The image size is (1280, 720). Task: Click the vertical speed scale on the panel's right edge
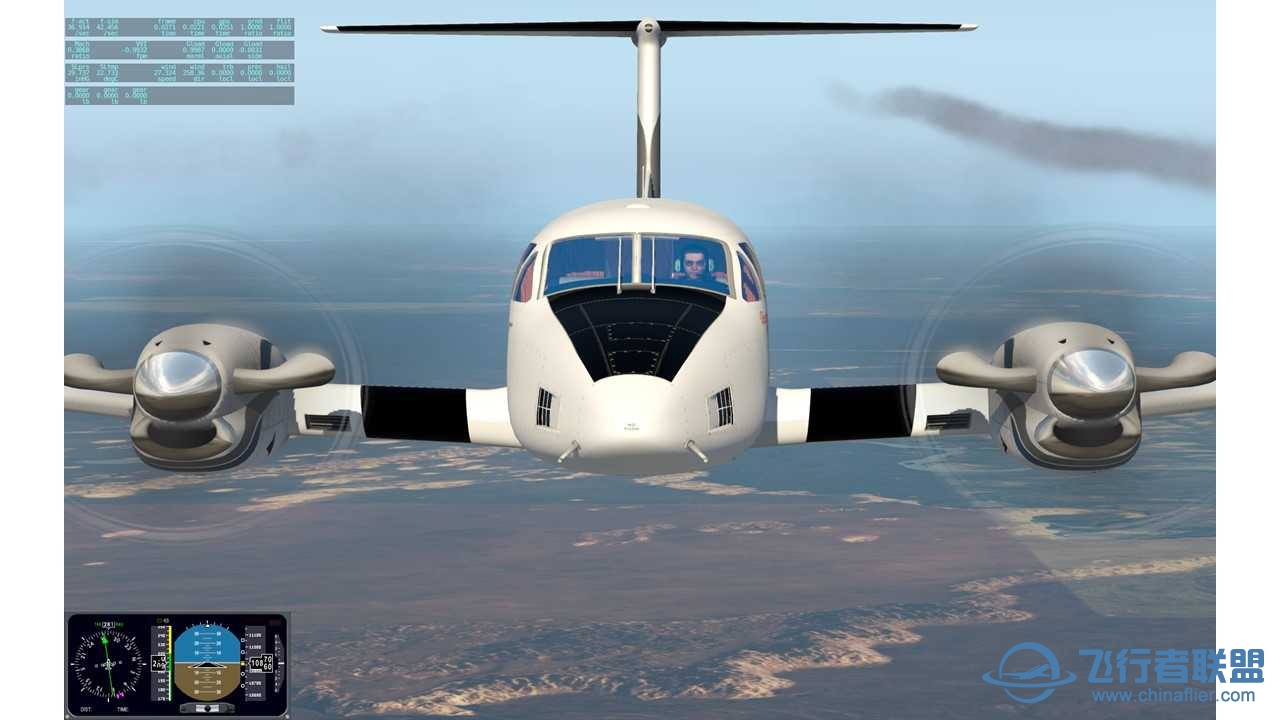pos(278,663)
